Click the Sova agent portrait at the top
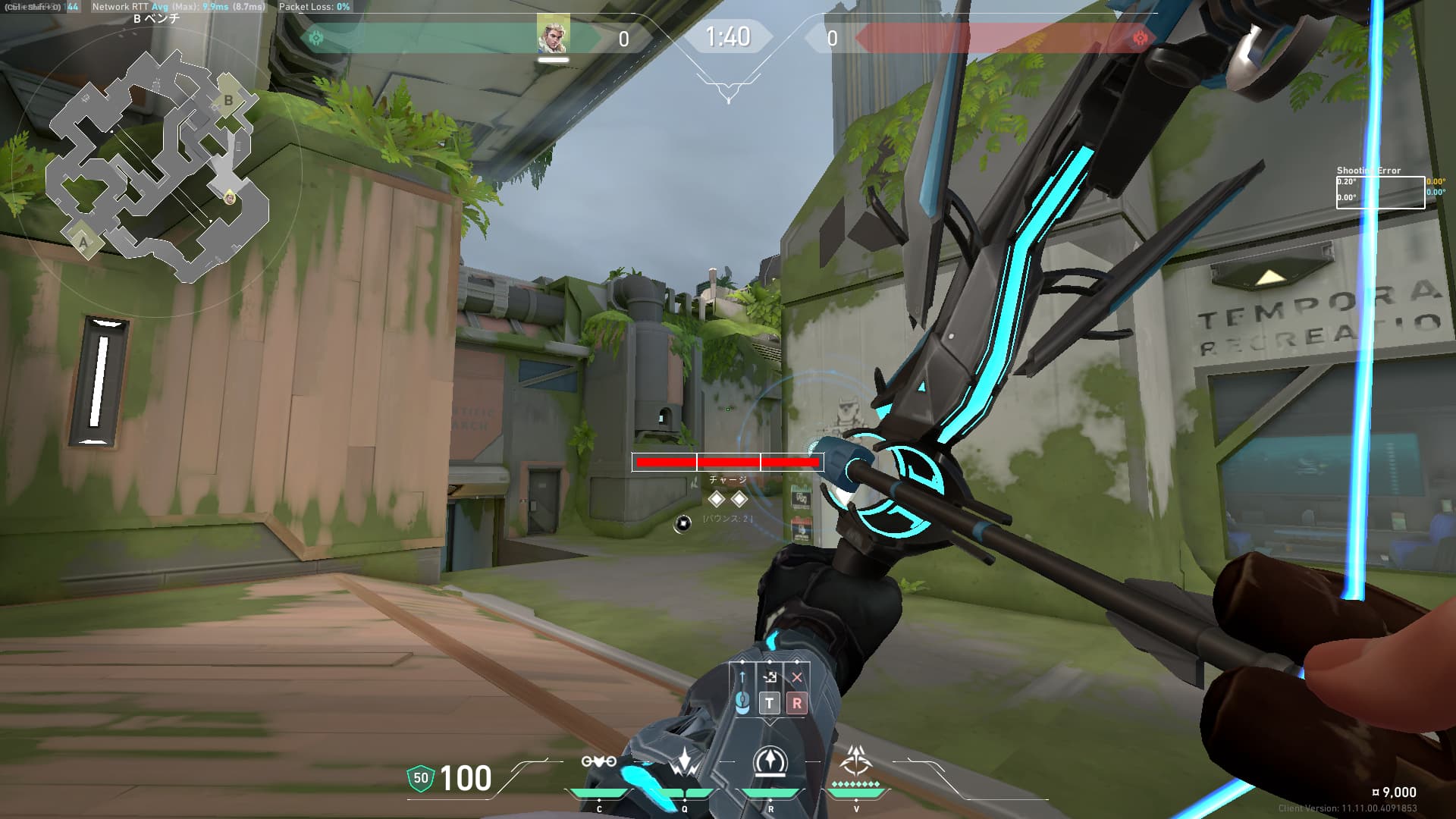The image size is (1456, 819). [553, 34]
